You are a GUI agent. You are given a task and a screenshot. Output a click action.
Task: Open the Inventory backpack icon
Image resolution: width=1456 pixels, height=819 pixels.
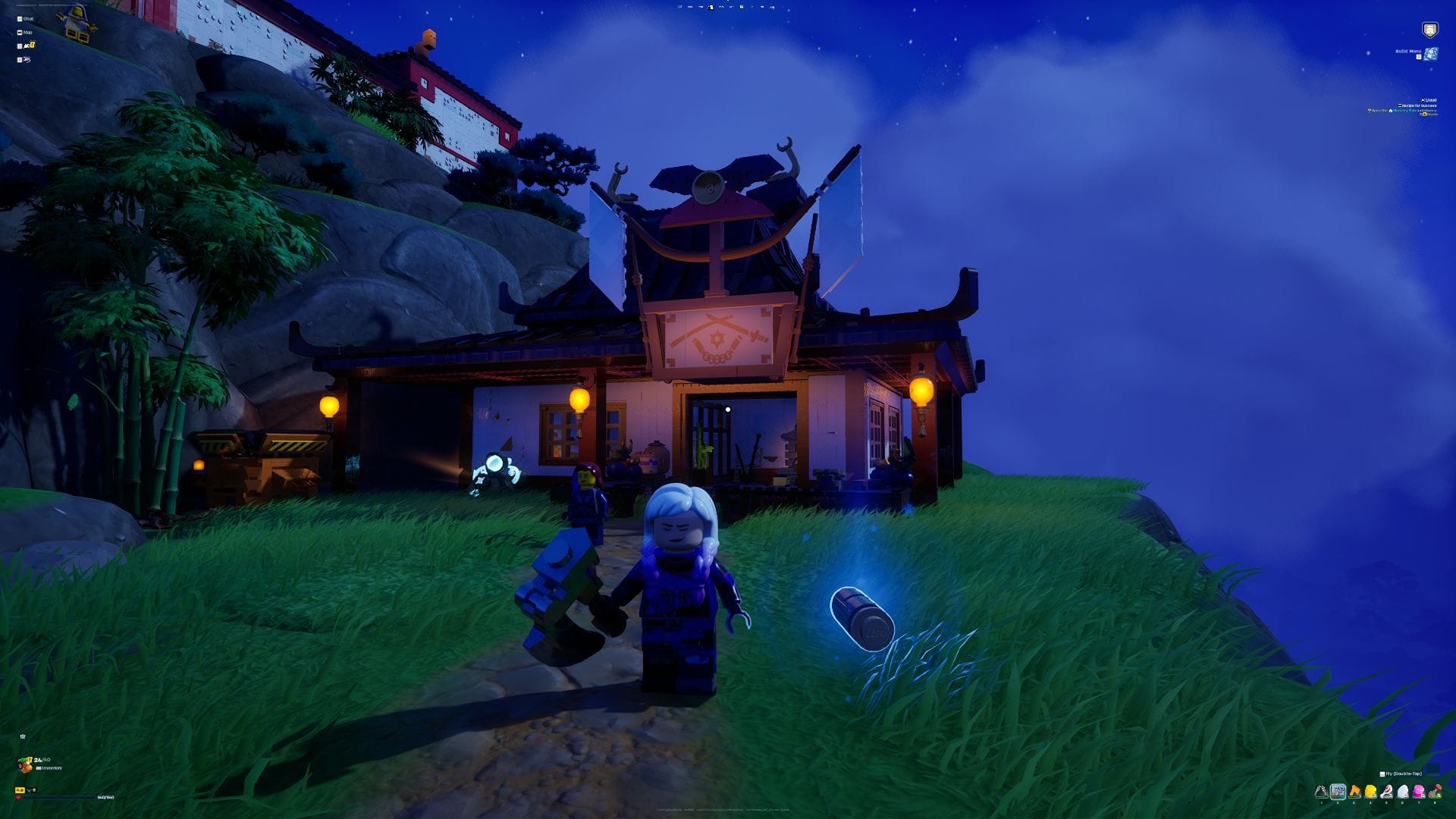coord(26,765)
